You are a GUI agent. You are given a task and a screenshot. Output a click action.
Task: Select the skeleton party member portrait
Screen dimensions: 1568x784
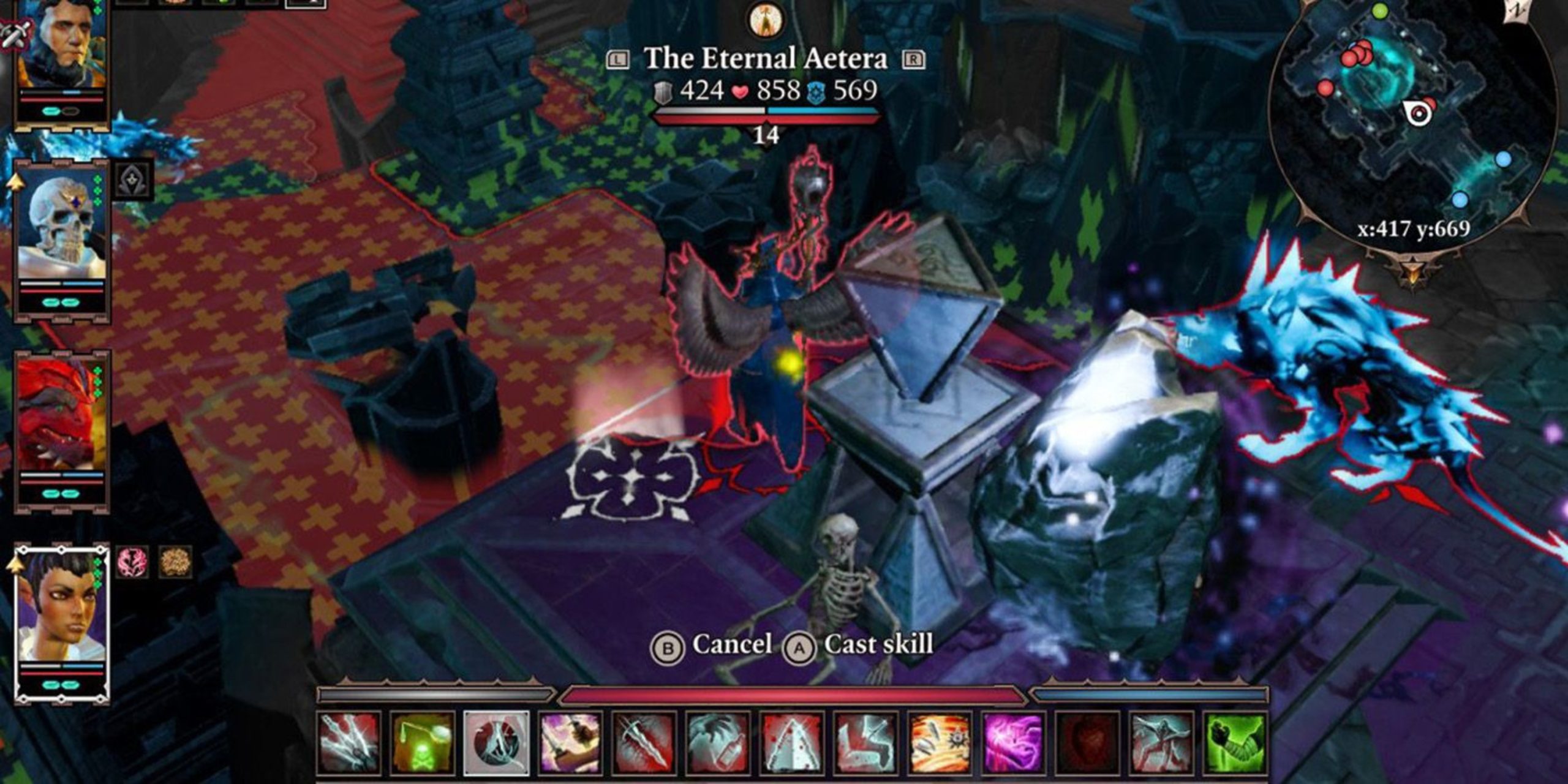61,230
